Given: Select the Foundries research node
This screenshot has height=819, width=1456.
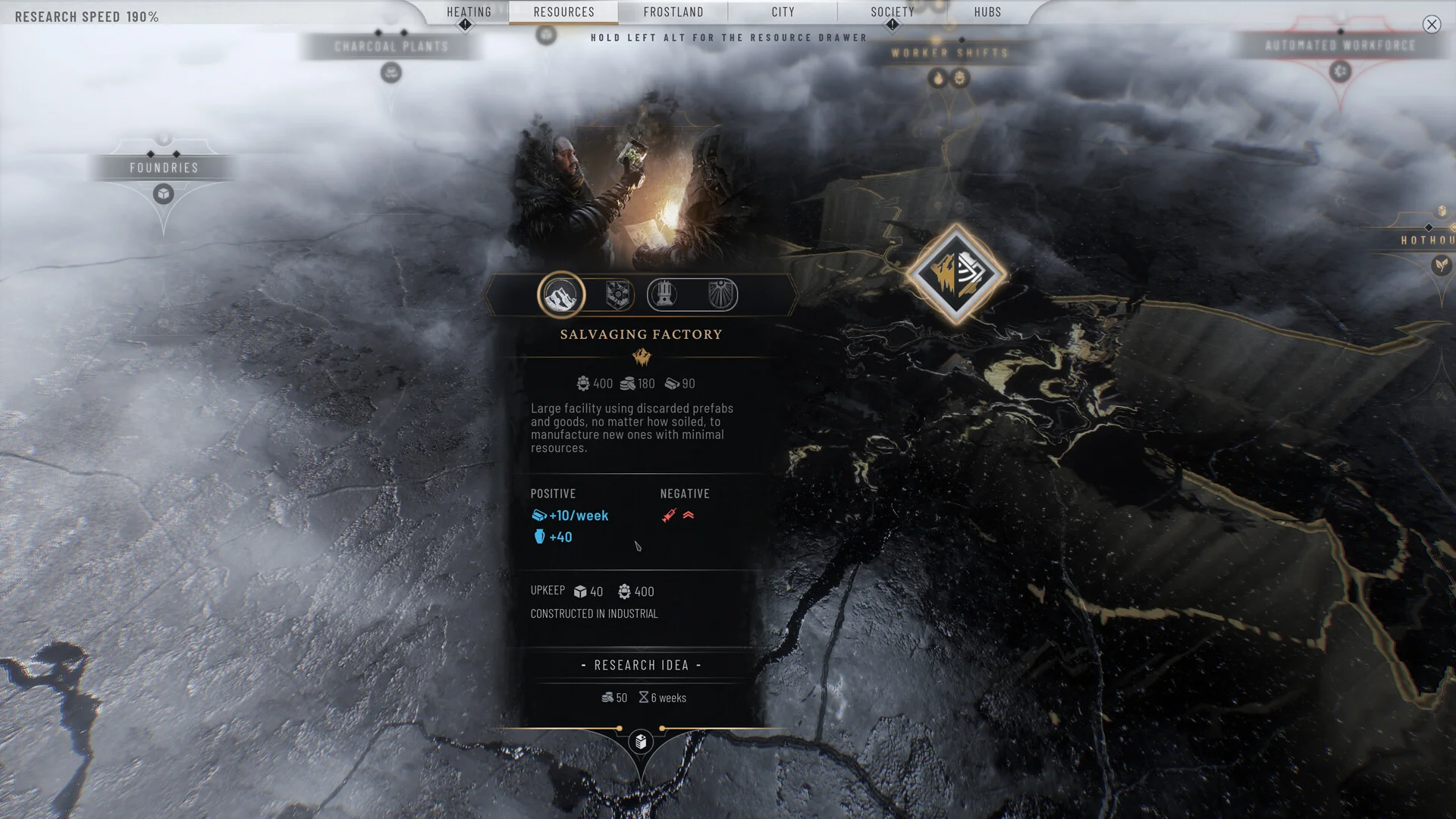Looking at the screenshot, I should coord(164,168).
